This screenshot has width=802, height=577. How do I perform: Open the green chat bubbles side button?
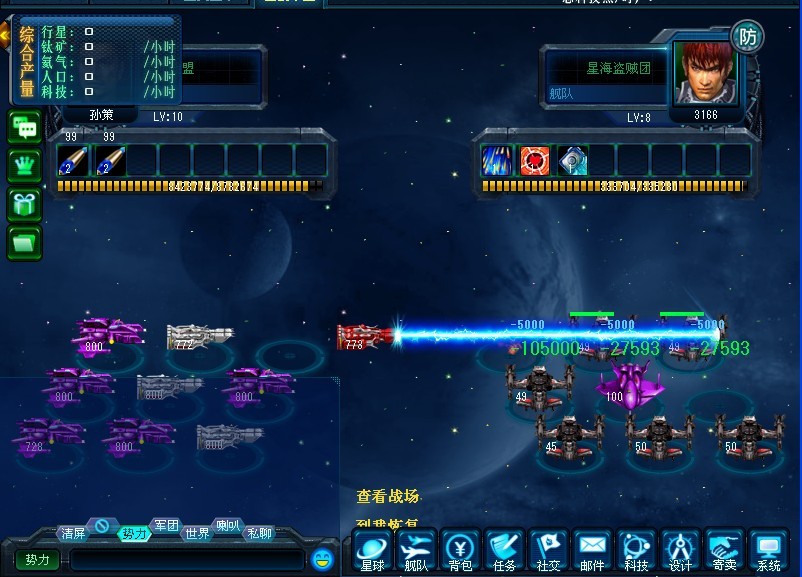coord(25,128)
